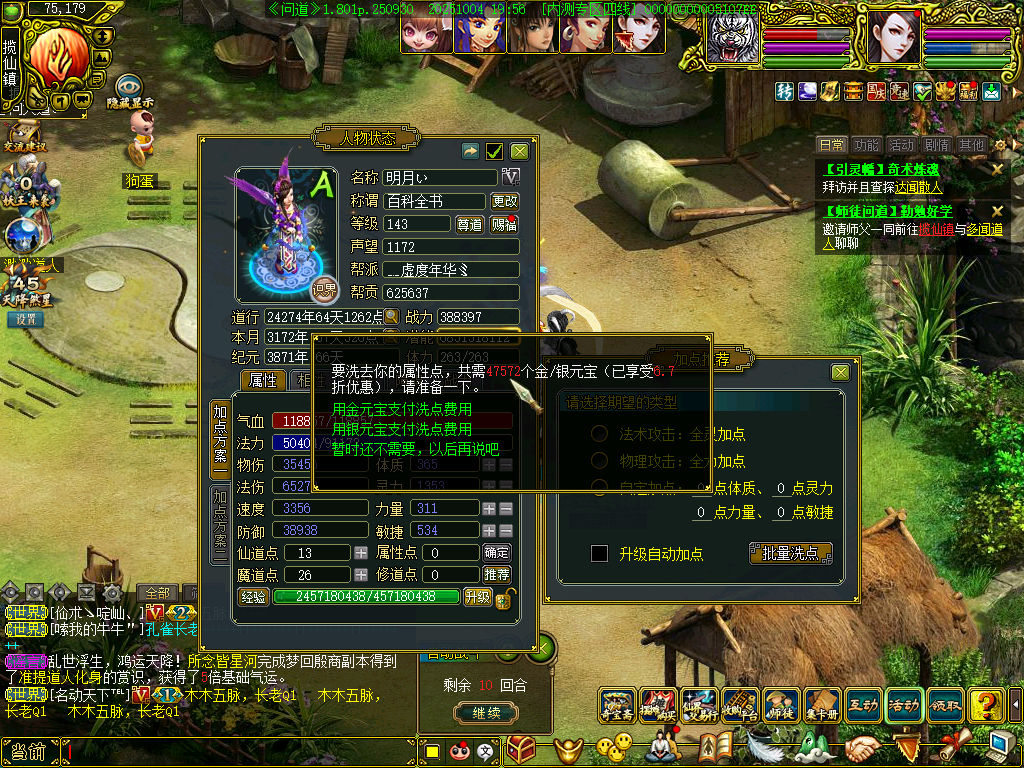Click the 批量洗点 batch reset button

(790, 553)
